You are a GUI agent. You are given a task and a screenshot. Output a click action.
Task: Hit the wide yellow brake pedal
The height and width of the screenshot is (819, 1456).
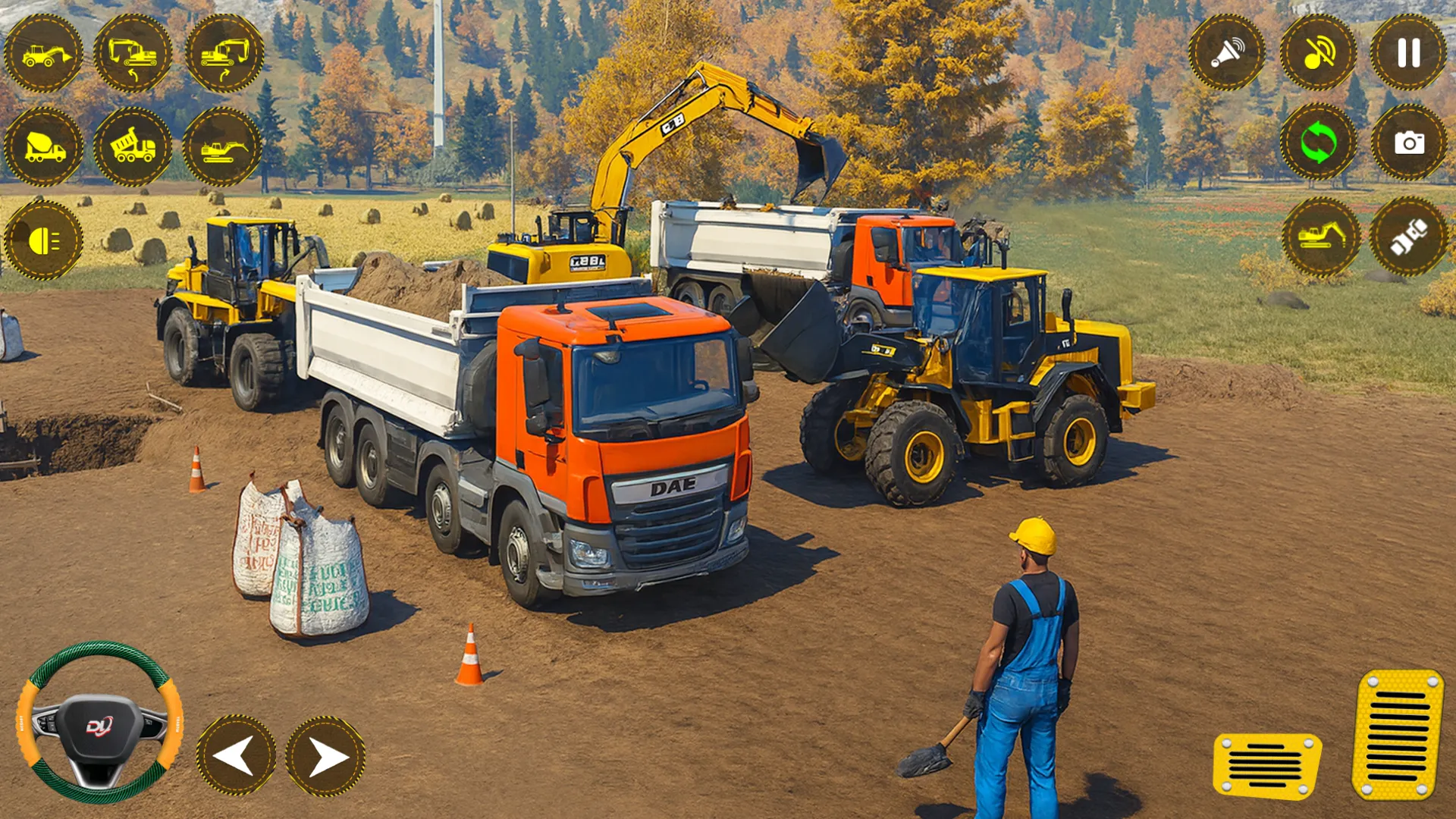(1266, 764)
